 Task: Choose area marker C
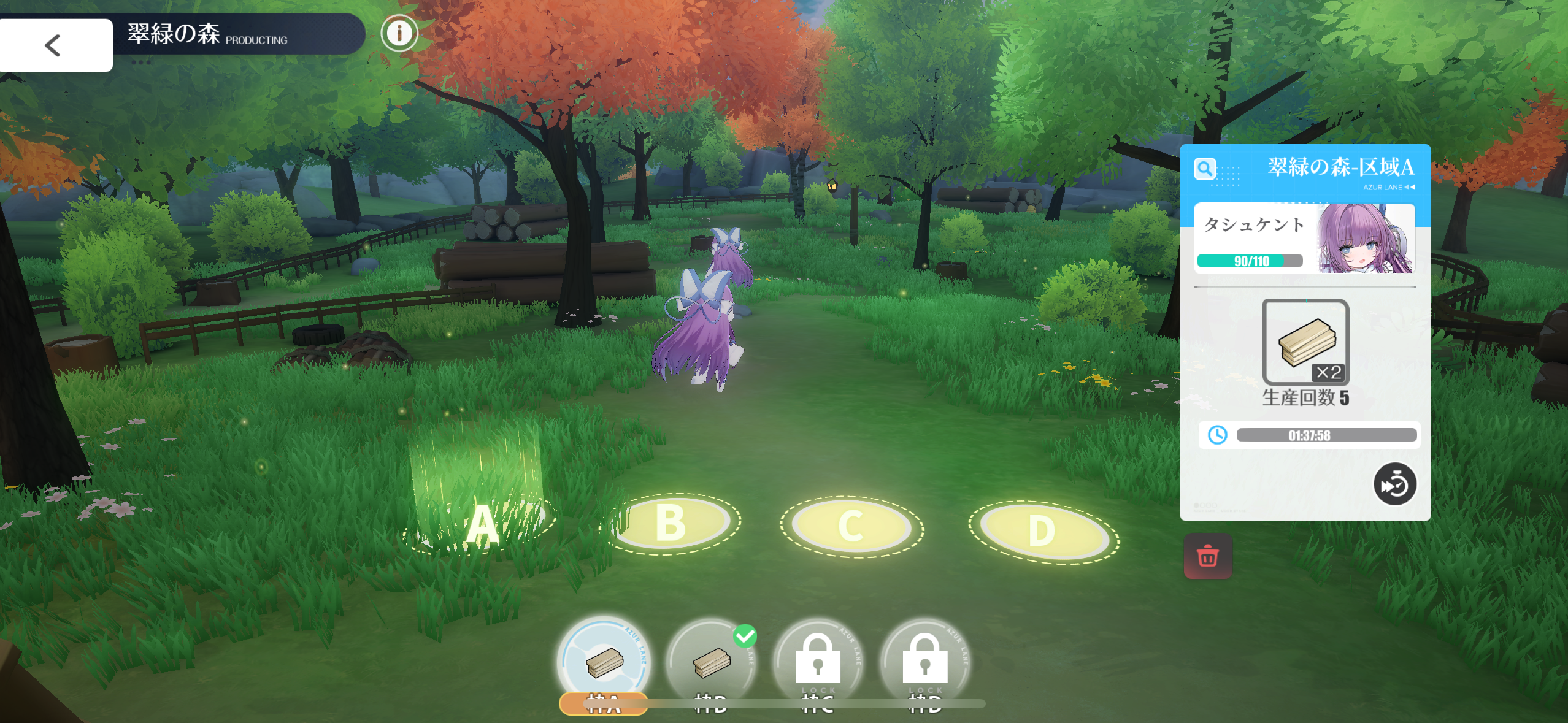851,527
